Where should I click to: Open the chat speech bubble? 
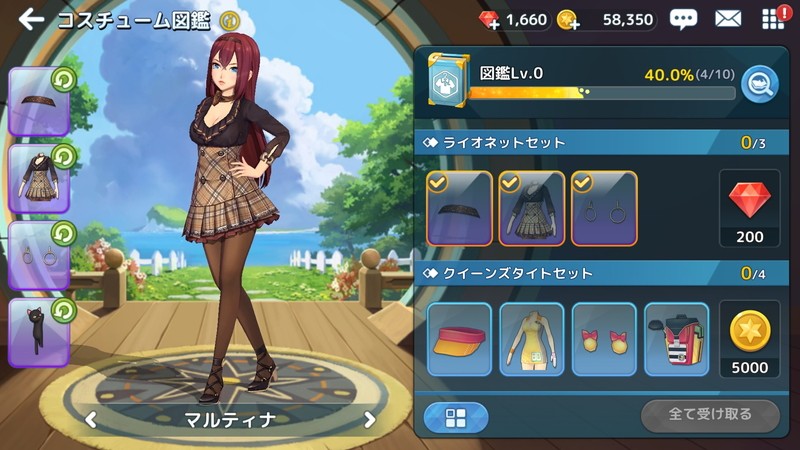tap(683, 19)
